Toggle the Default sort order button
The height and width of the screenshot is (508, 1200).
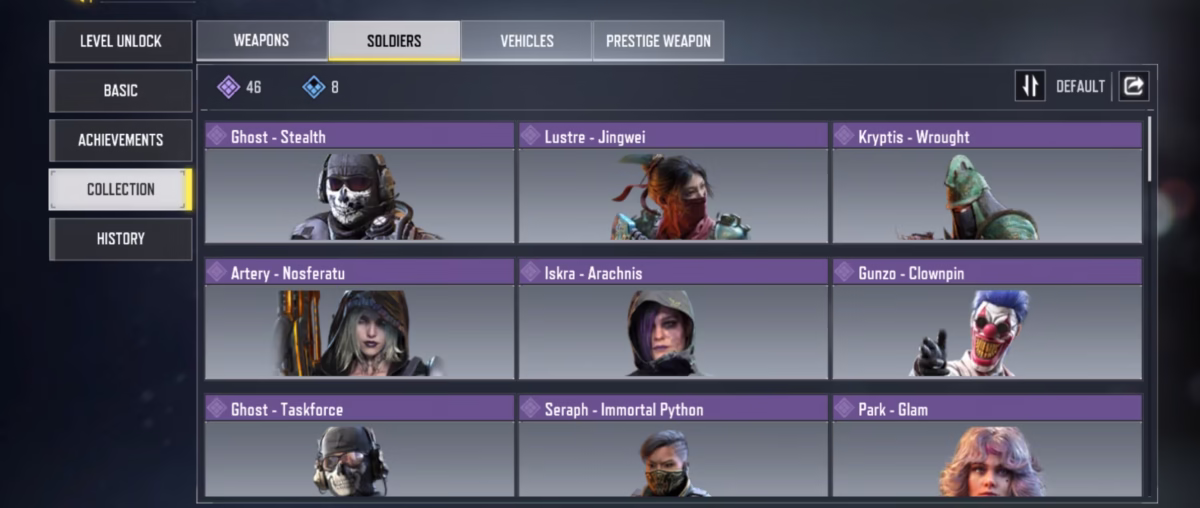(x=1030, y=86)
